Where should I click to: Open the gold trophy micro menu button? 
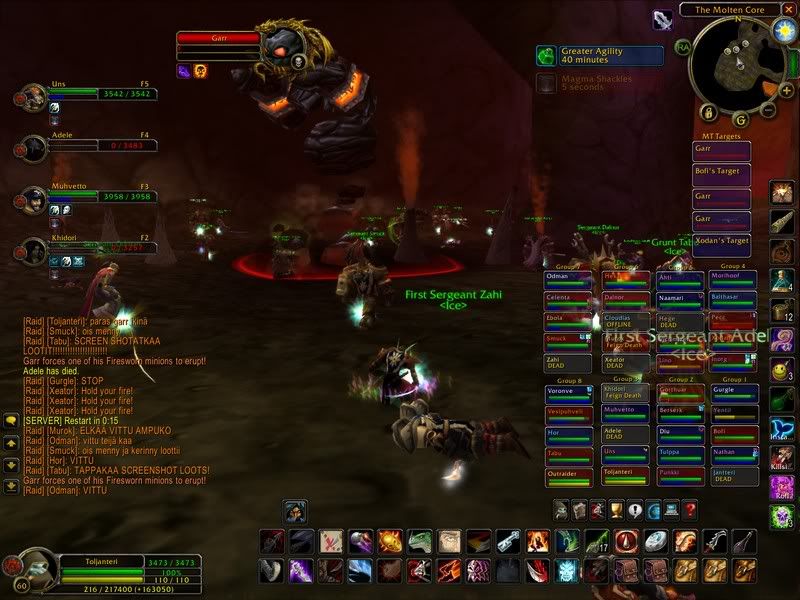(616, 511)
